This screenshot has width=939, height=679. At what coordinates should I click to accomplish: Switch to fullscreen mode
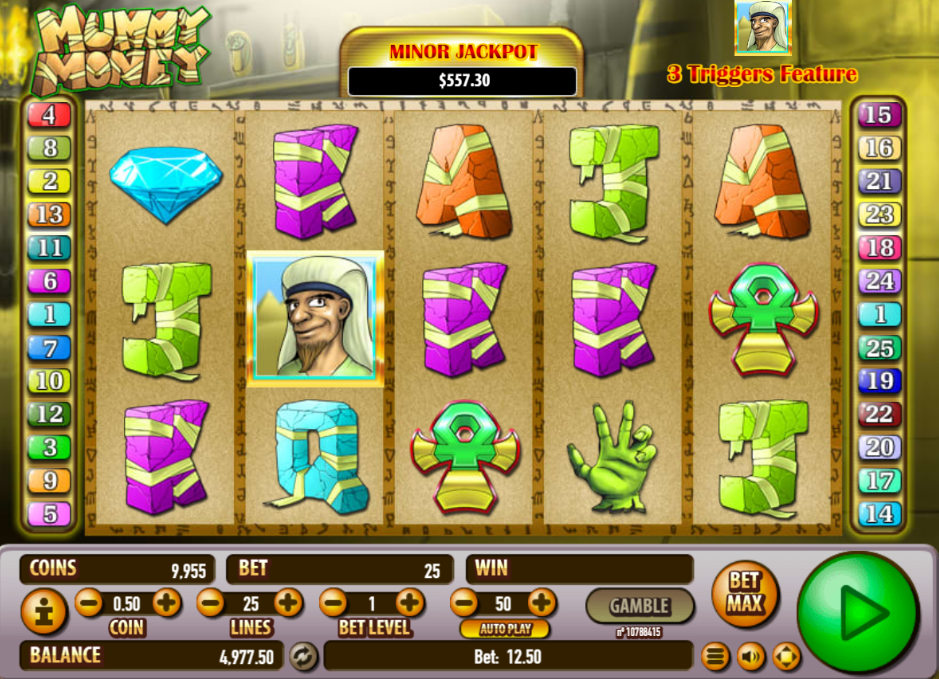point(787,657)
